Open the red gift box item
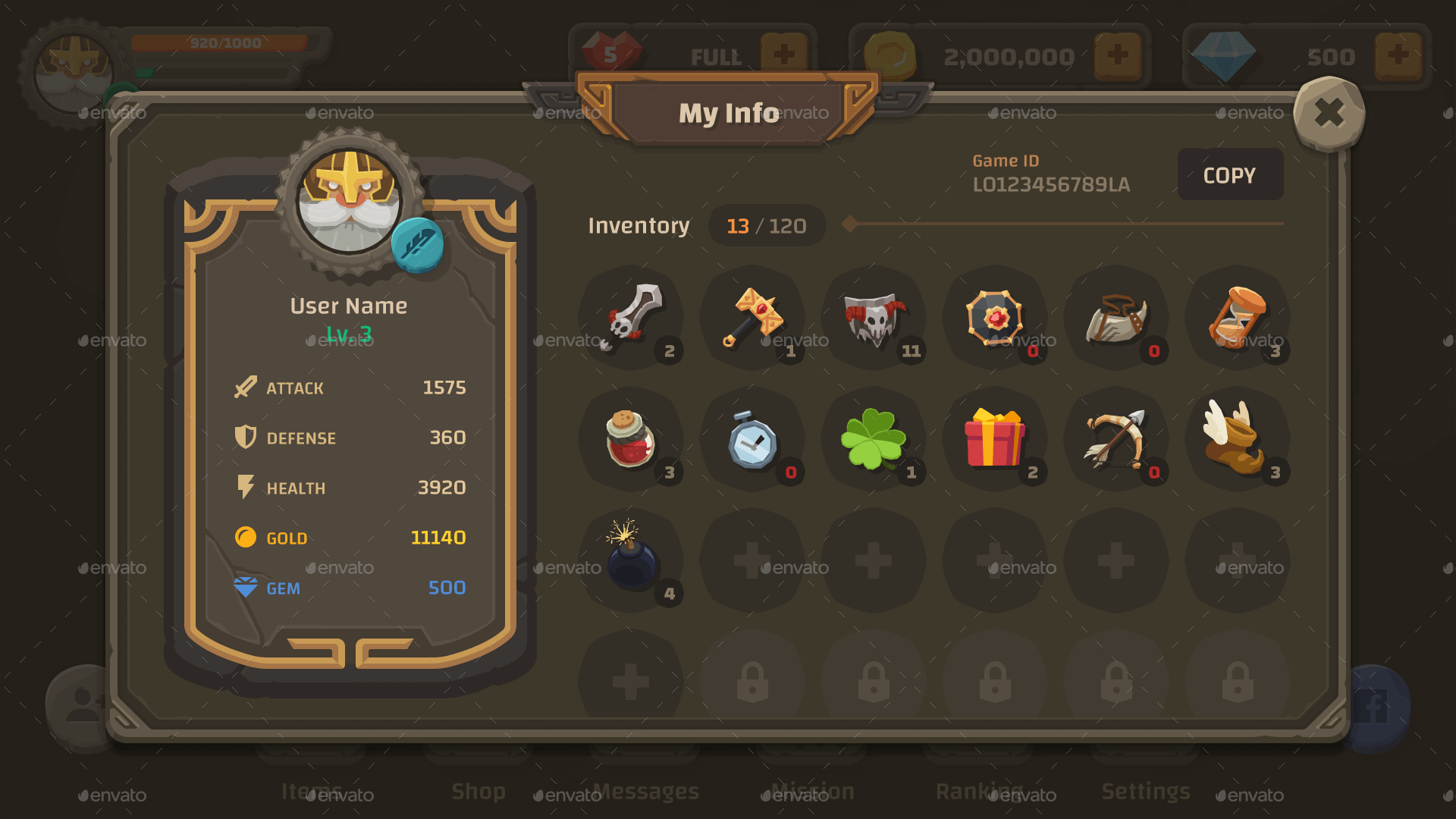The image size is (1456, 819). coord(996,440)
